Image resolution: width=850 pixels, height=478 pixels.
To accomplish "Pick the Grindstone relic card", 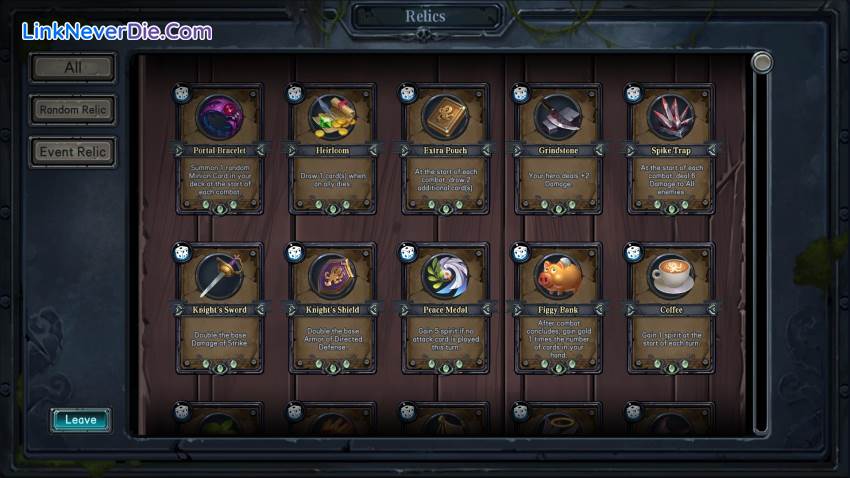I will coord(558,150).
